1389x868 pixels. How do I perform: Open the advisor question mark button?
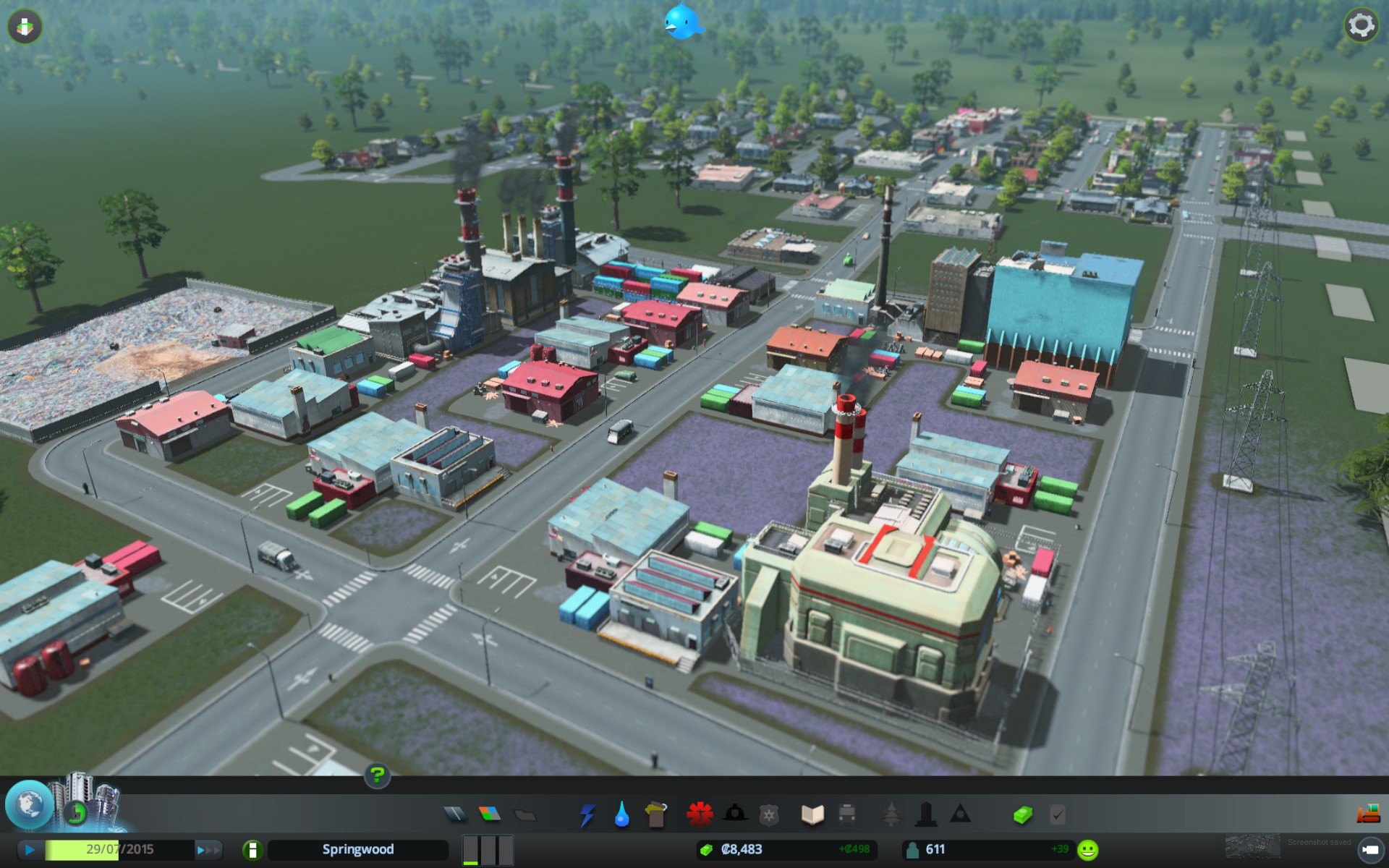pos(377,776)
